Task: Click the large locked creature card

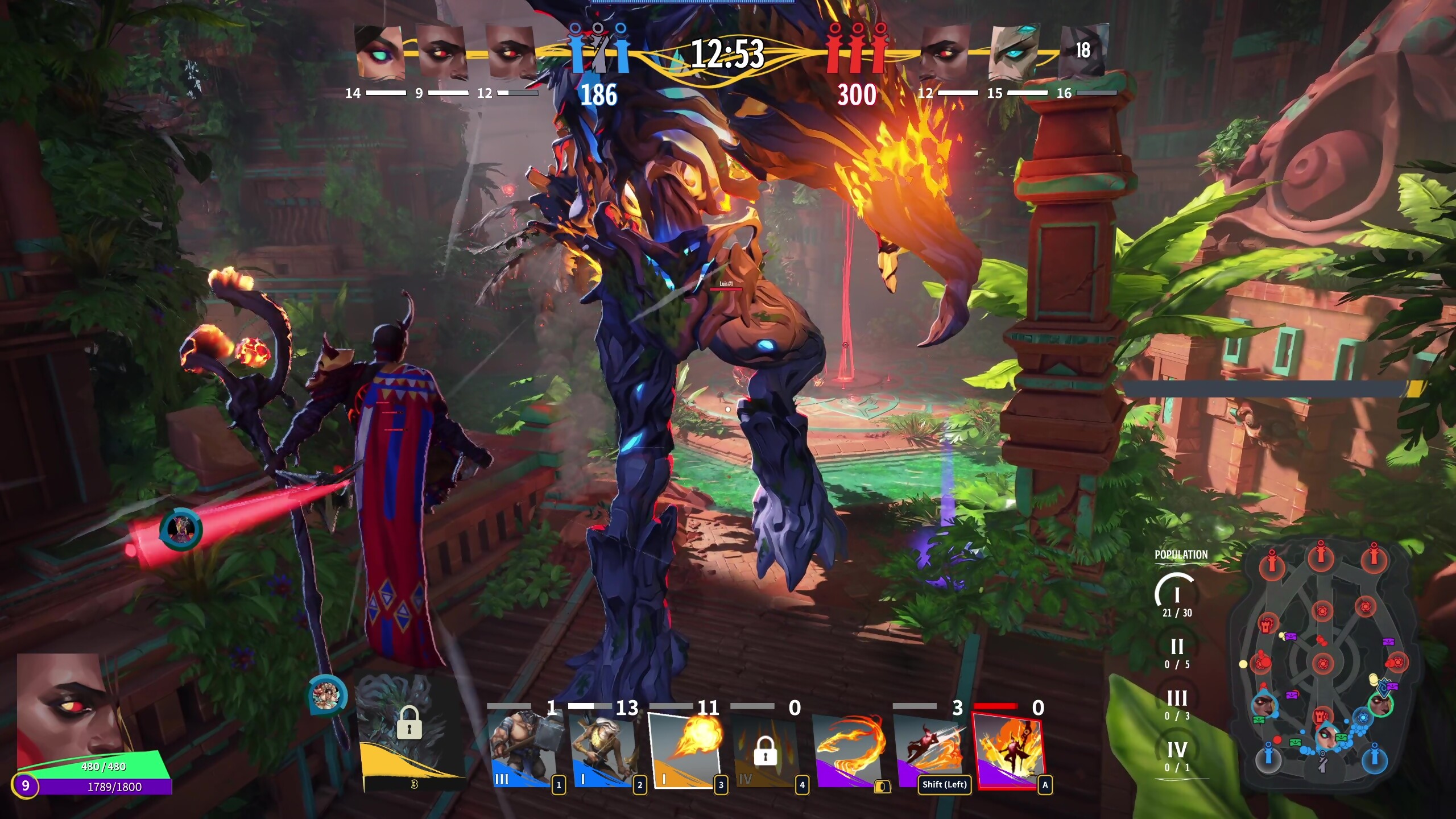Action: coord(408,730)
